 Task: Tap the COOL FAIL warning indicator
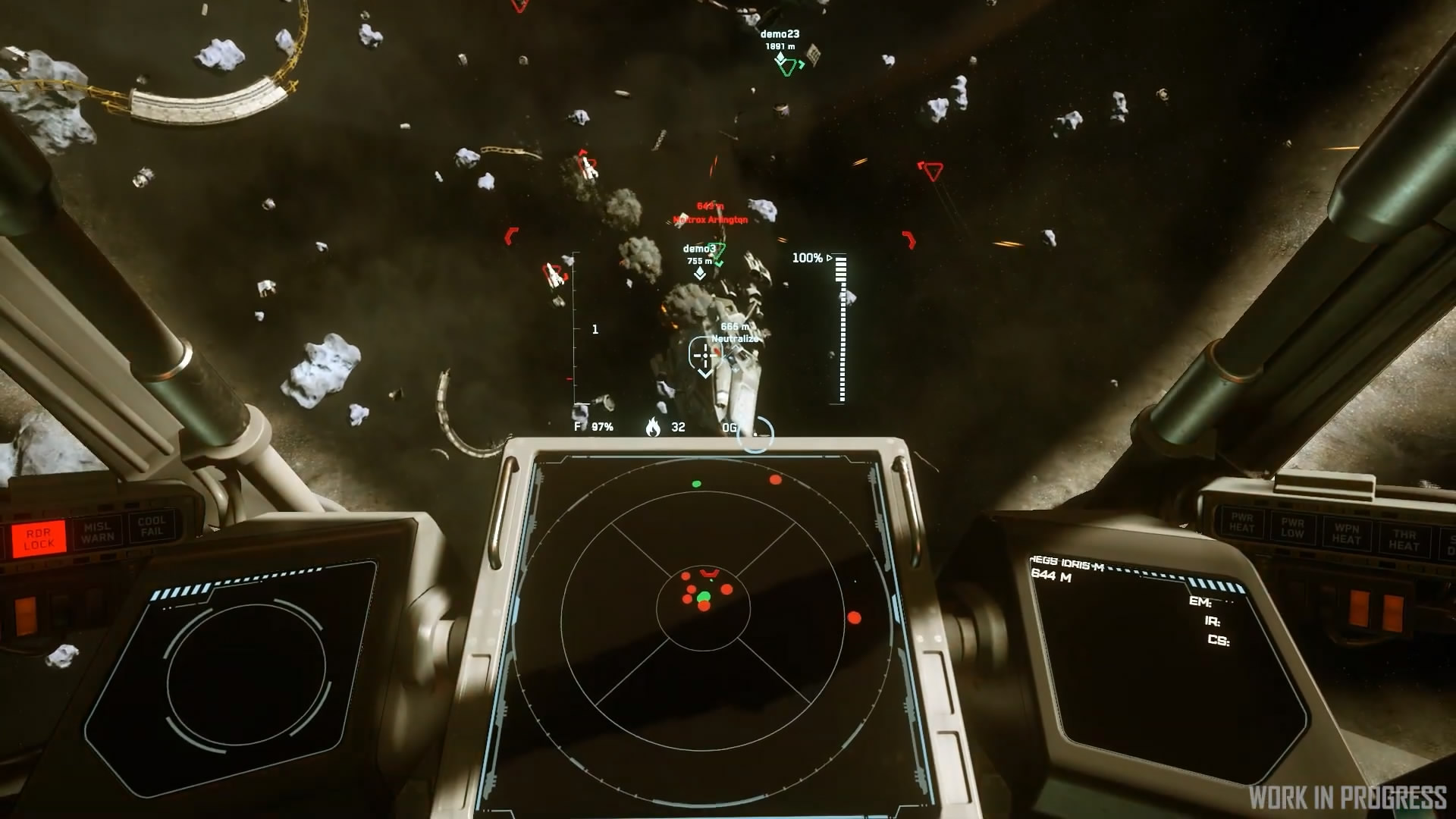point(152,526)
